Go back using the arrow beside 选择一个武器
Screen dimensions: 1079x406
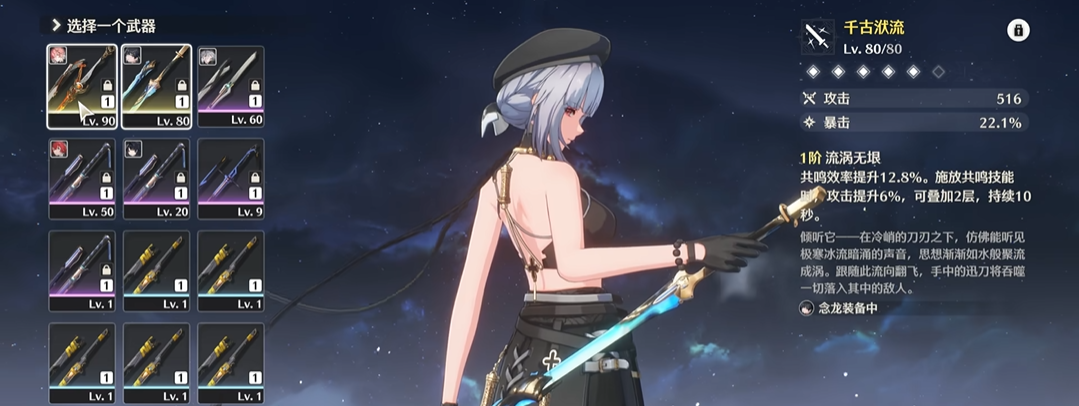56,26
